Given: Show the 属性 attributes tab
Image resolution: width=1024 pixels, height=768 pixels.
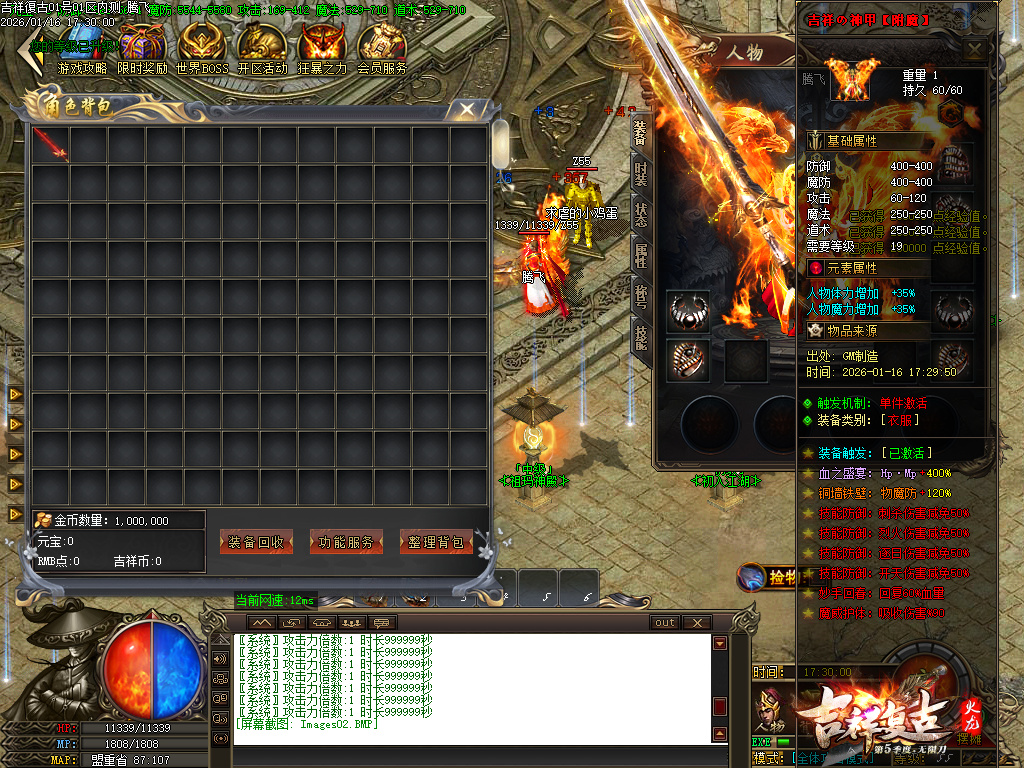Looking at the screenshot, I should click(640, 256).
